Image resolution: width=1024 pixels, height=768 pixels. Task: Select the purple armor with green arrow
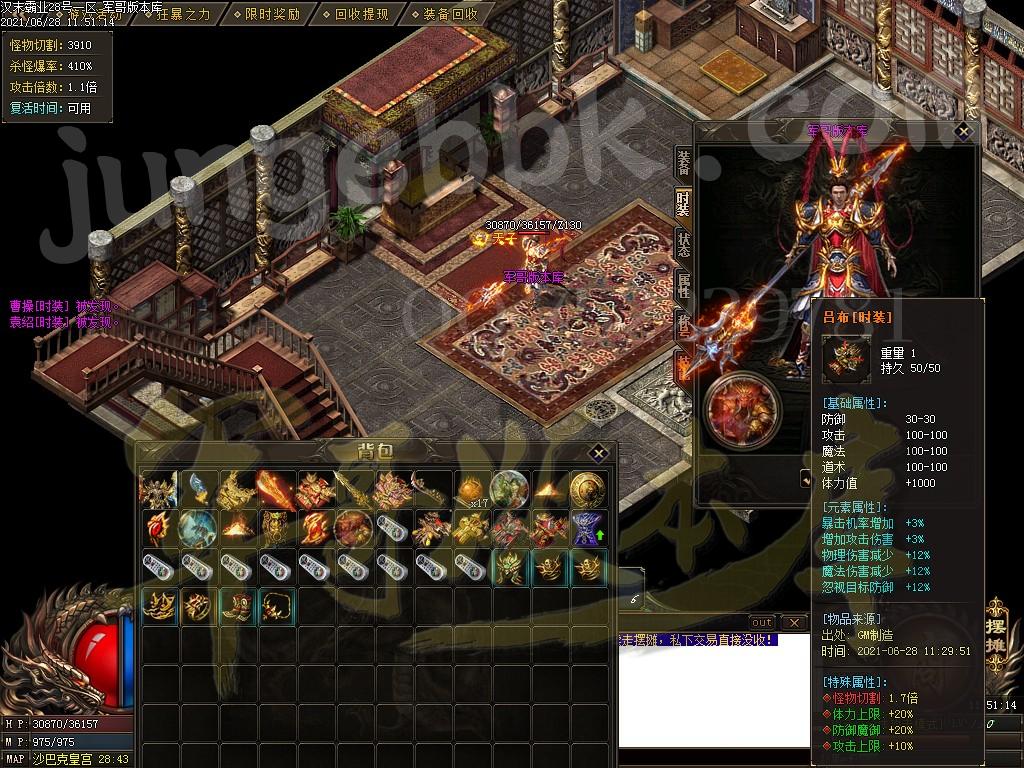pos(587,528)
